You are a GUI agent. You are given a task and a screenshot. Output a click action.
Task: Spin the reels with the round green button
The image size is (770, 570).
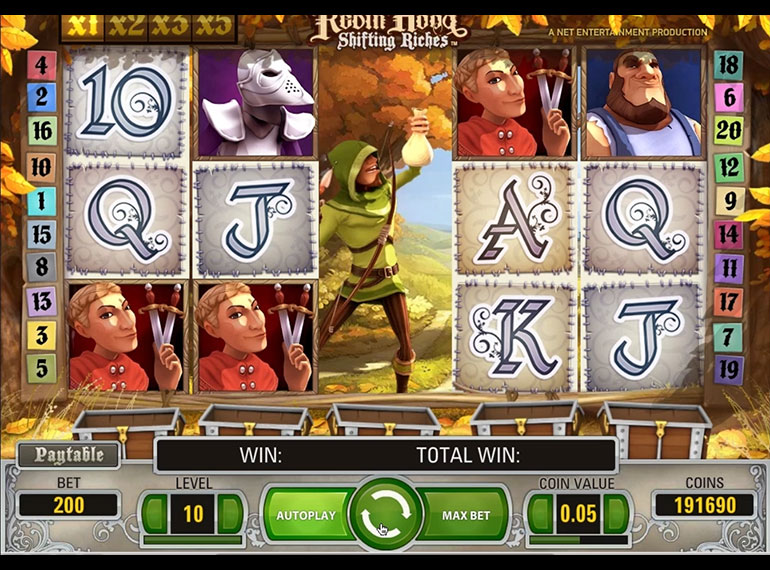coord(384,515)
